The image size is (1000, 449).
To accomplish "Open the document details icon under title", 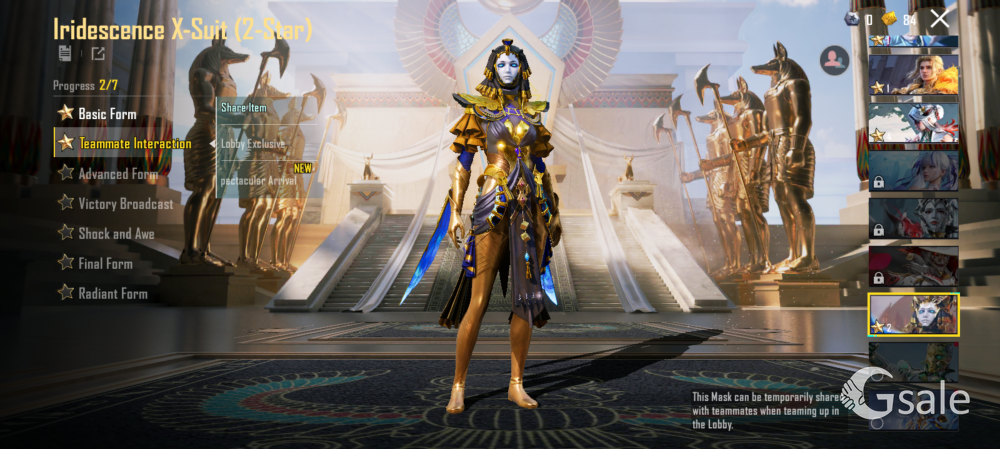I will pyautogui.click(x=65, y=54).
